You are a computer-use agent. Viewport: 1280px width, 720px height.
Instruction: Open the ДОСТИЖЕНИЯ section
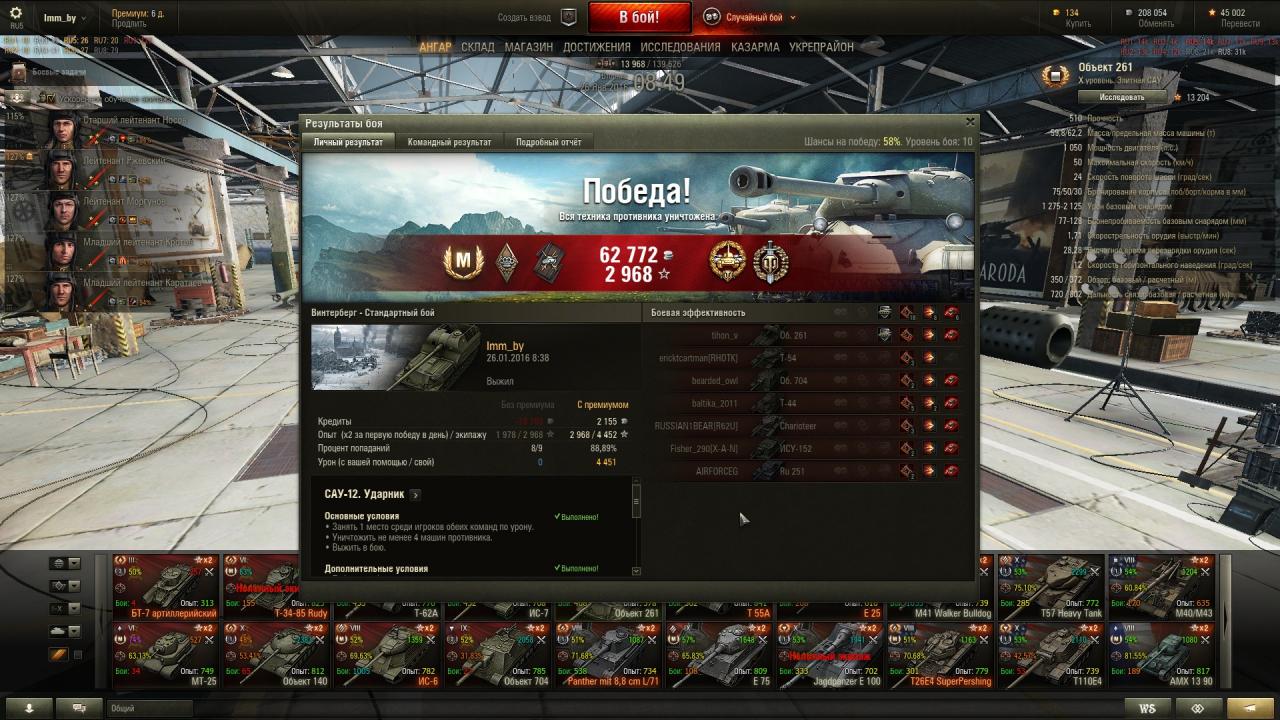click(x=596, y=47)
